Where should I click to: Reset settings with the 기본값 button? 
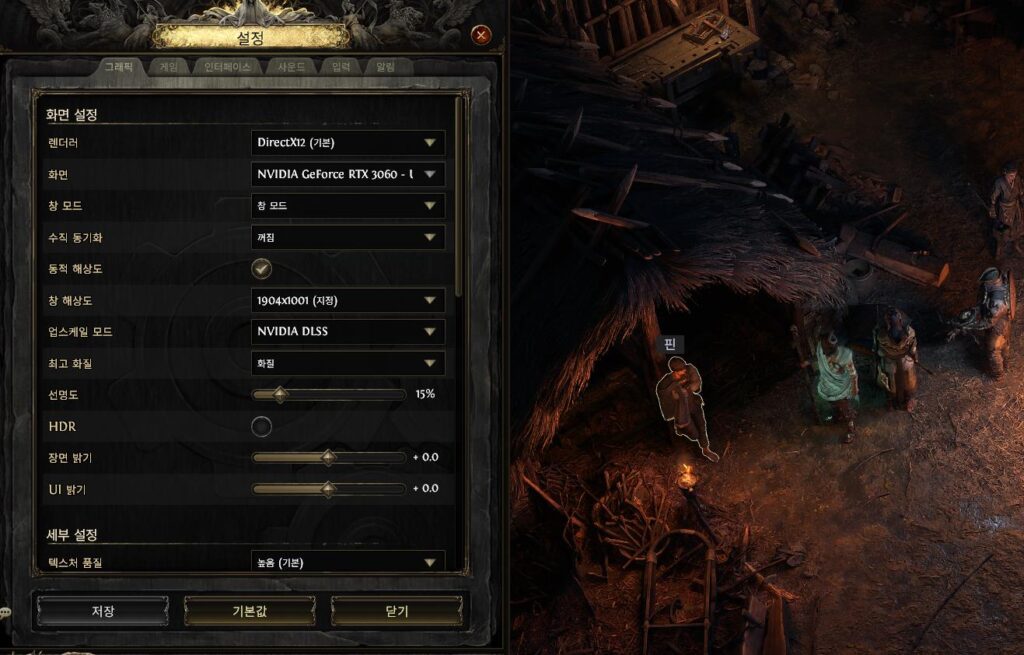[249, 611]
